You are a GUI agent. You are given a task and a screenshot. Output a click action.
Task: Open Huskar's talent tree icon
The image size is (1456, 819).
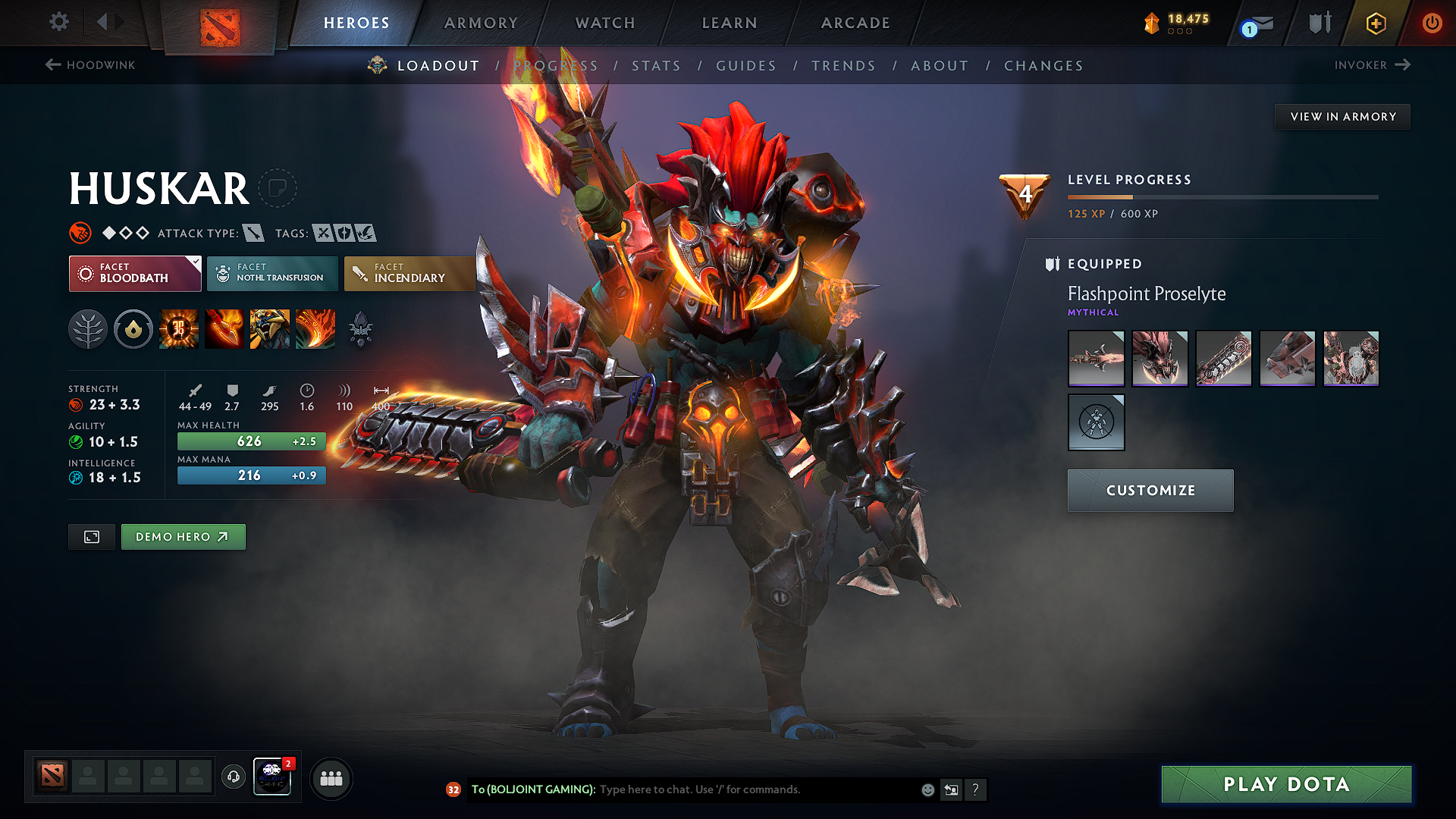[88, 328]
